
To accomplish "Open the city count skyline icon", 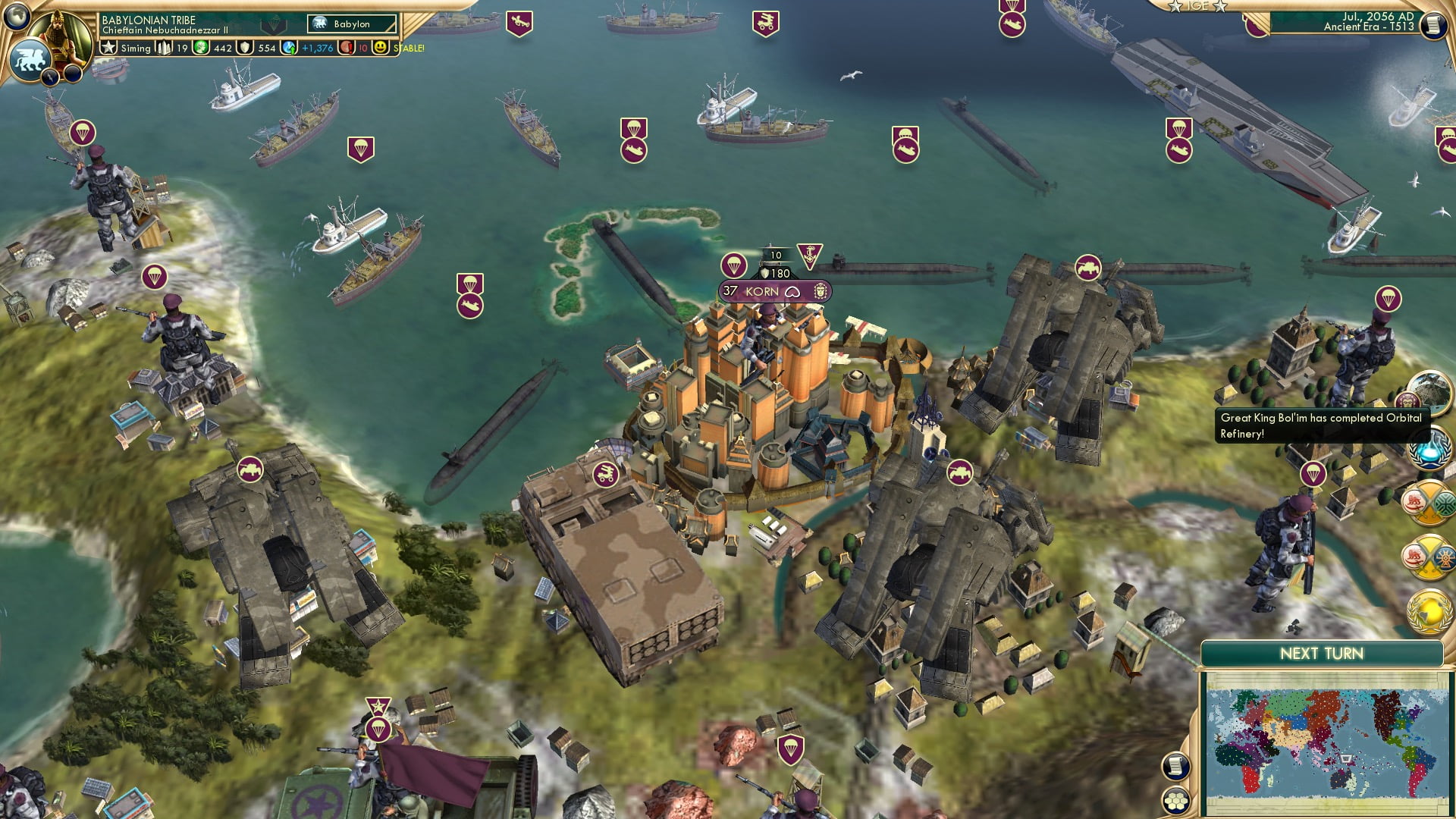I will 165,48.
